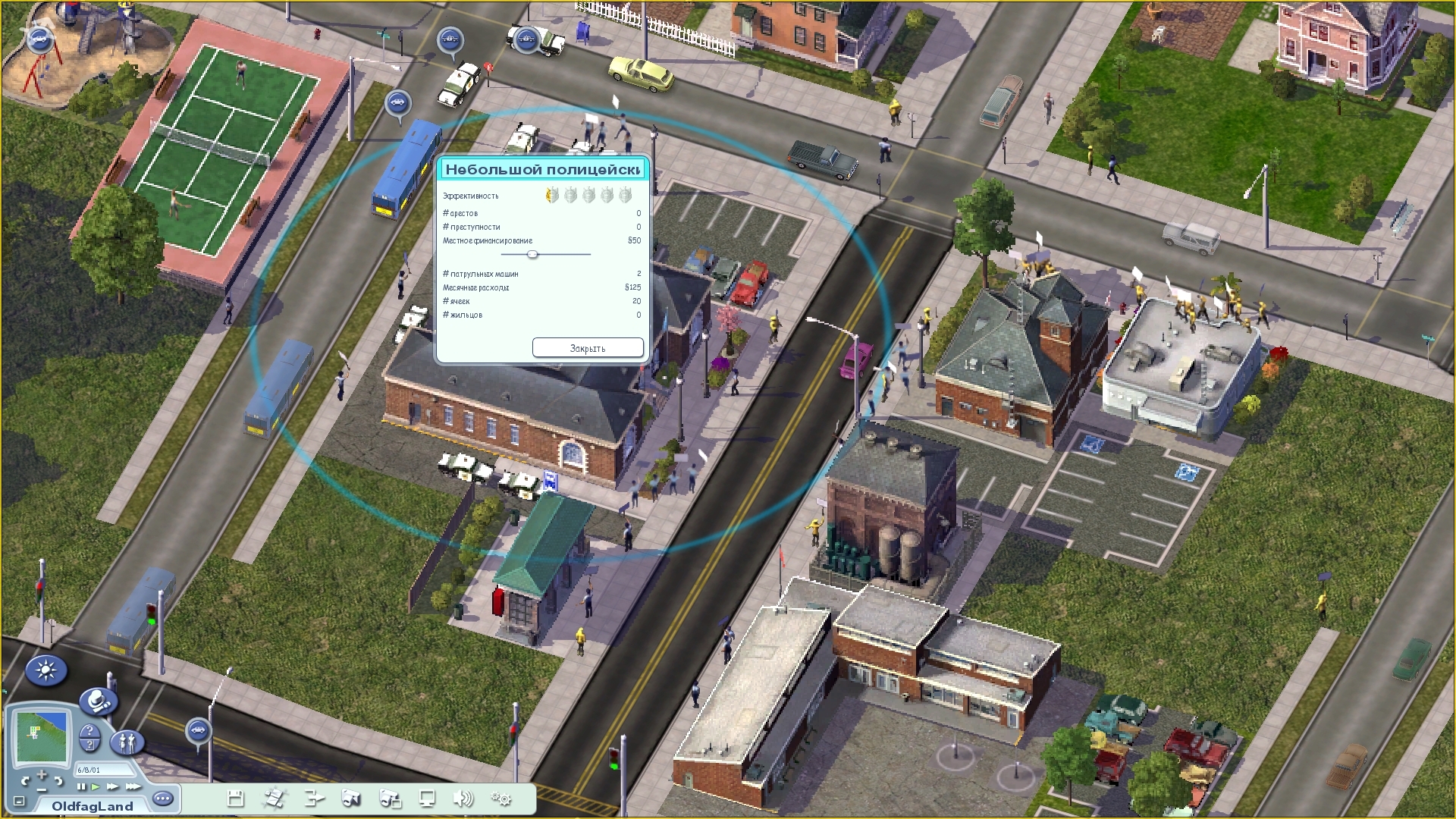Activate the question mark query tool
Viewport: 1456px width, 819px height.
point(89,736)
